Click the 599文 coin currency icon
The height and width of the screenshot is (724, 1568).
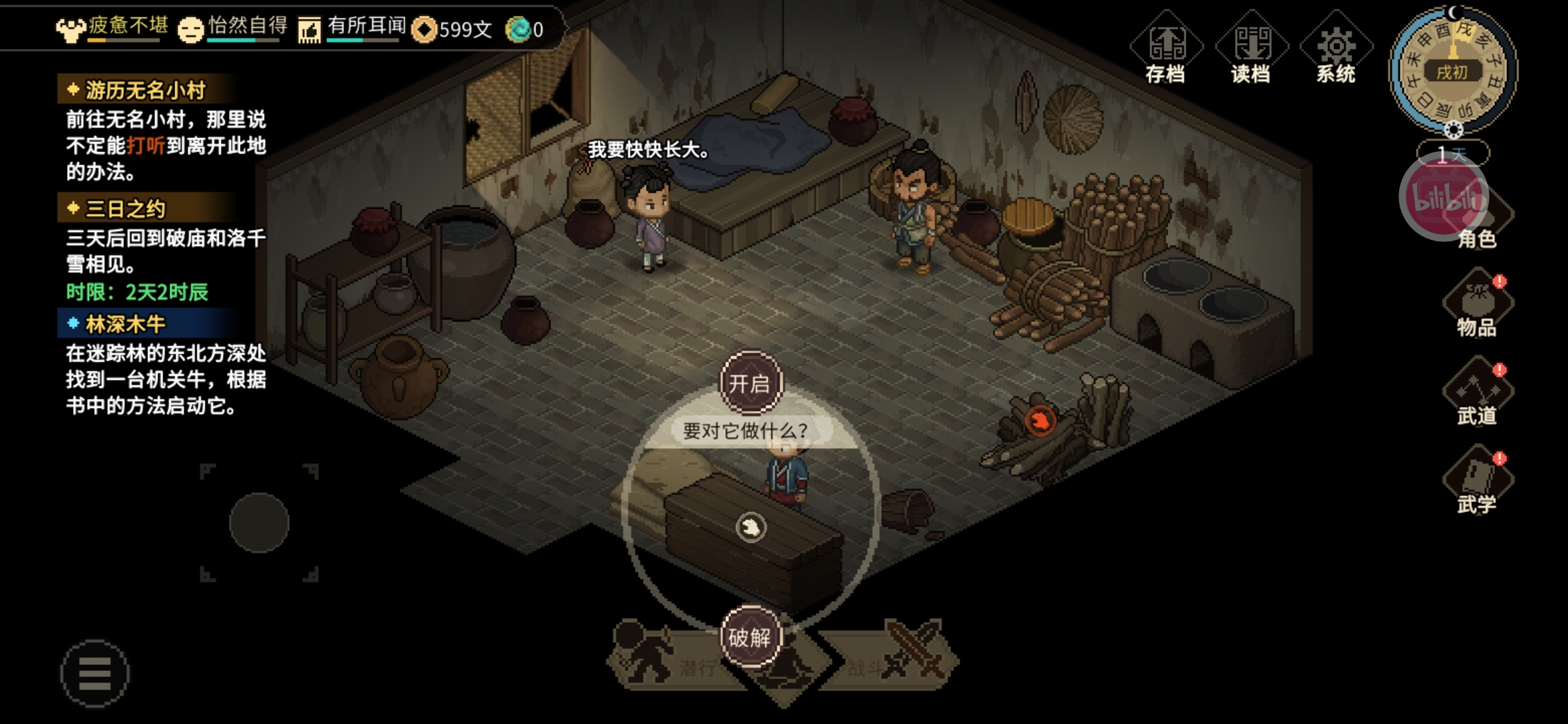[423, 29]
